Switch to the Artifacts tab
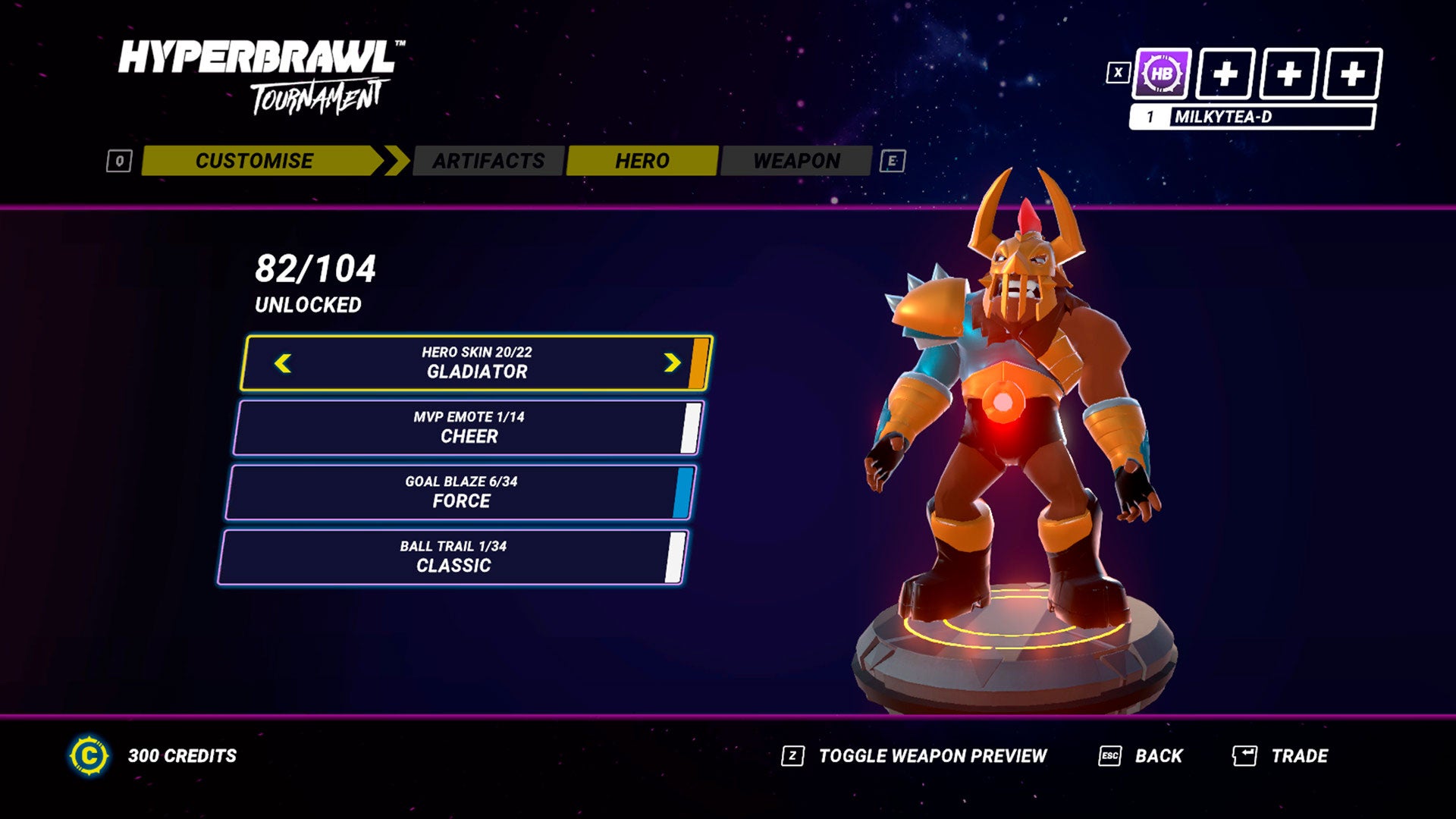Viewport: 1456px width, 819px height. pyautogui.click(x=488, y=161)
